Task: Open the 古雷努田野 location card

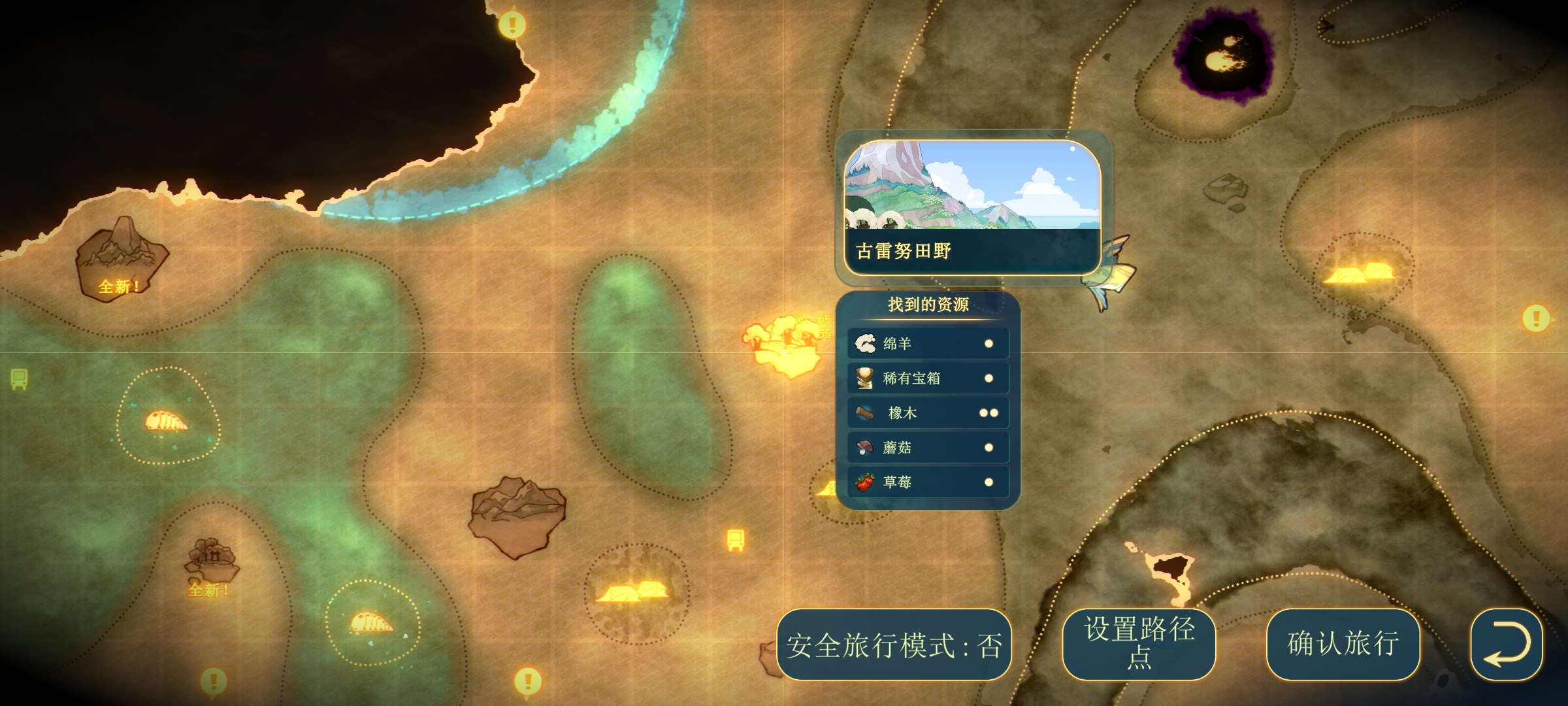Action: point(972,207)
